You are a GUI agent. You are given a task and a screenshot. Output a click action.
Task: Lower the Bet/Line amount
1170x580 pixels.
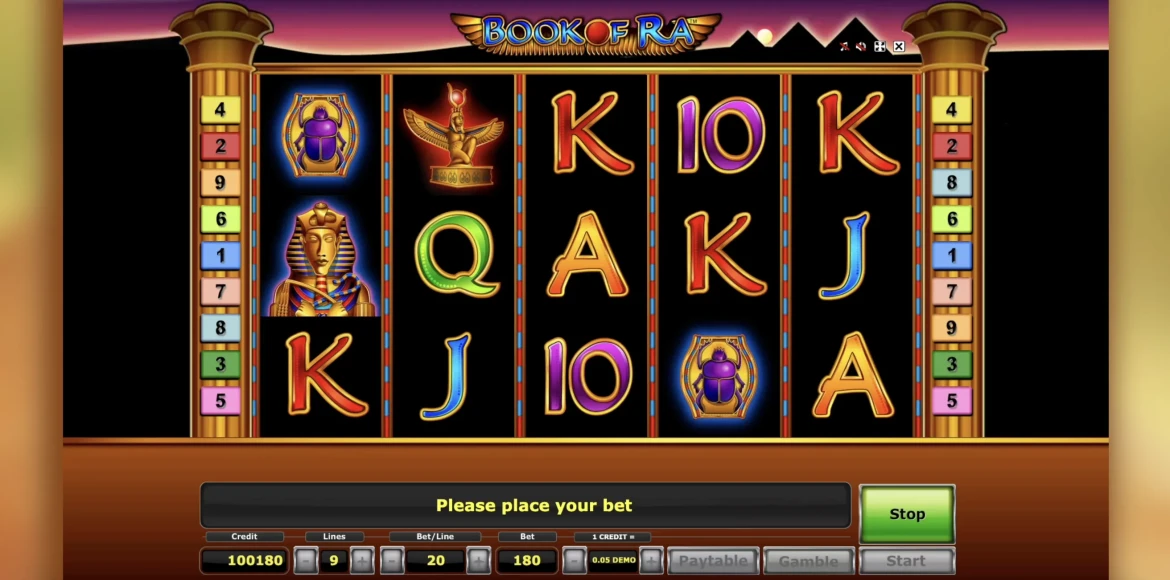pyautogui.click(x=392, y=561)
